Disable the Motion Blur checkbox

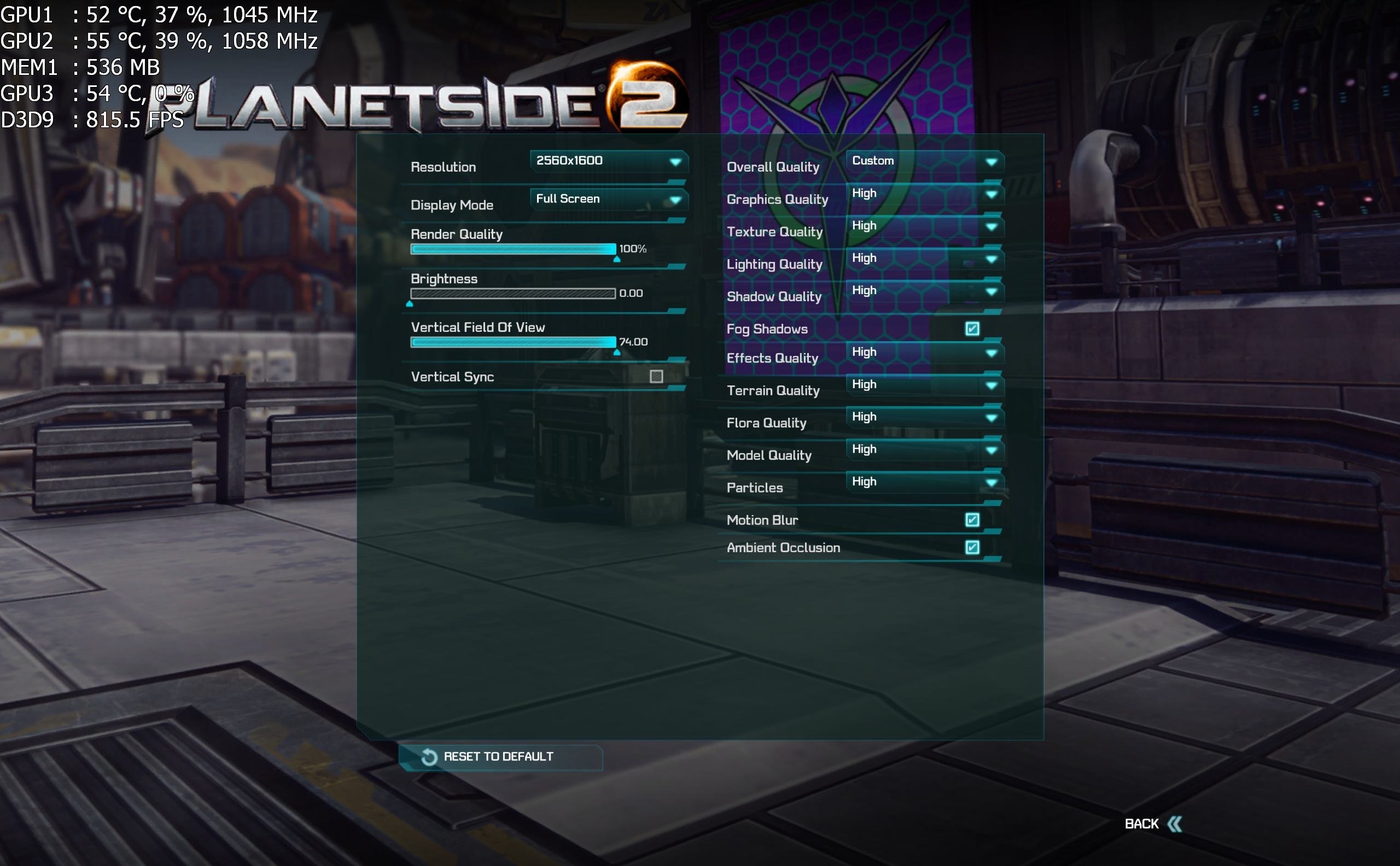point(971,520)
